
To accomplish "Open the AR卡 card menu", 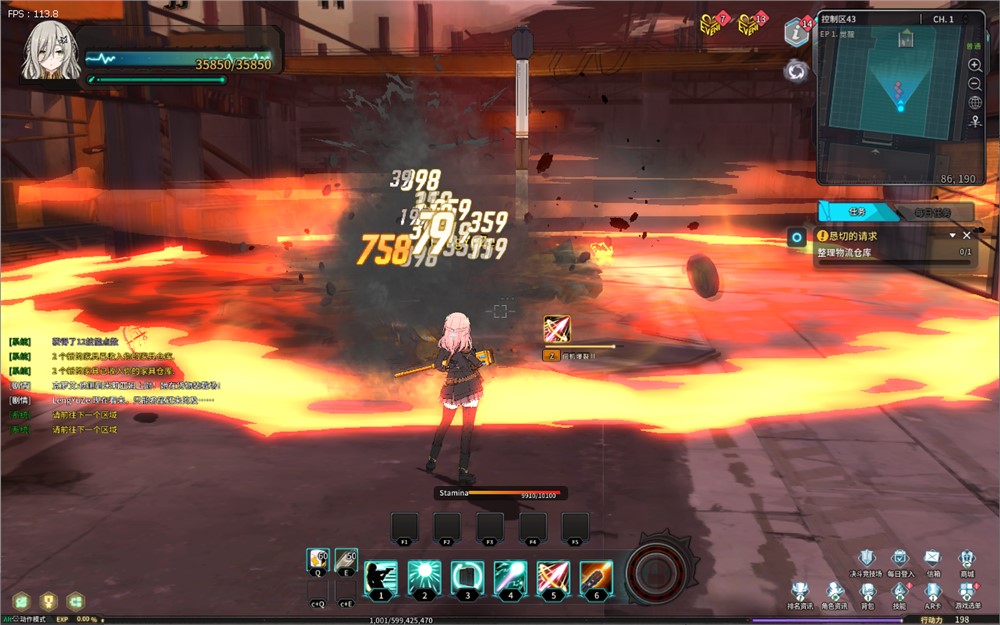I will [x=932, y=592].
